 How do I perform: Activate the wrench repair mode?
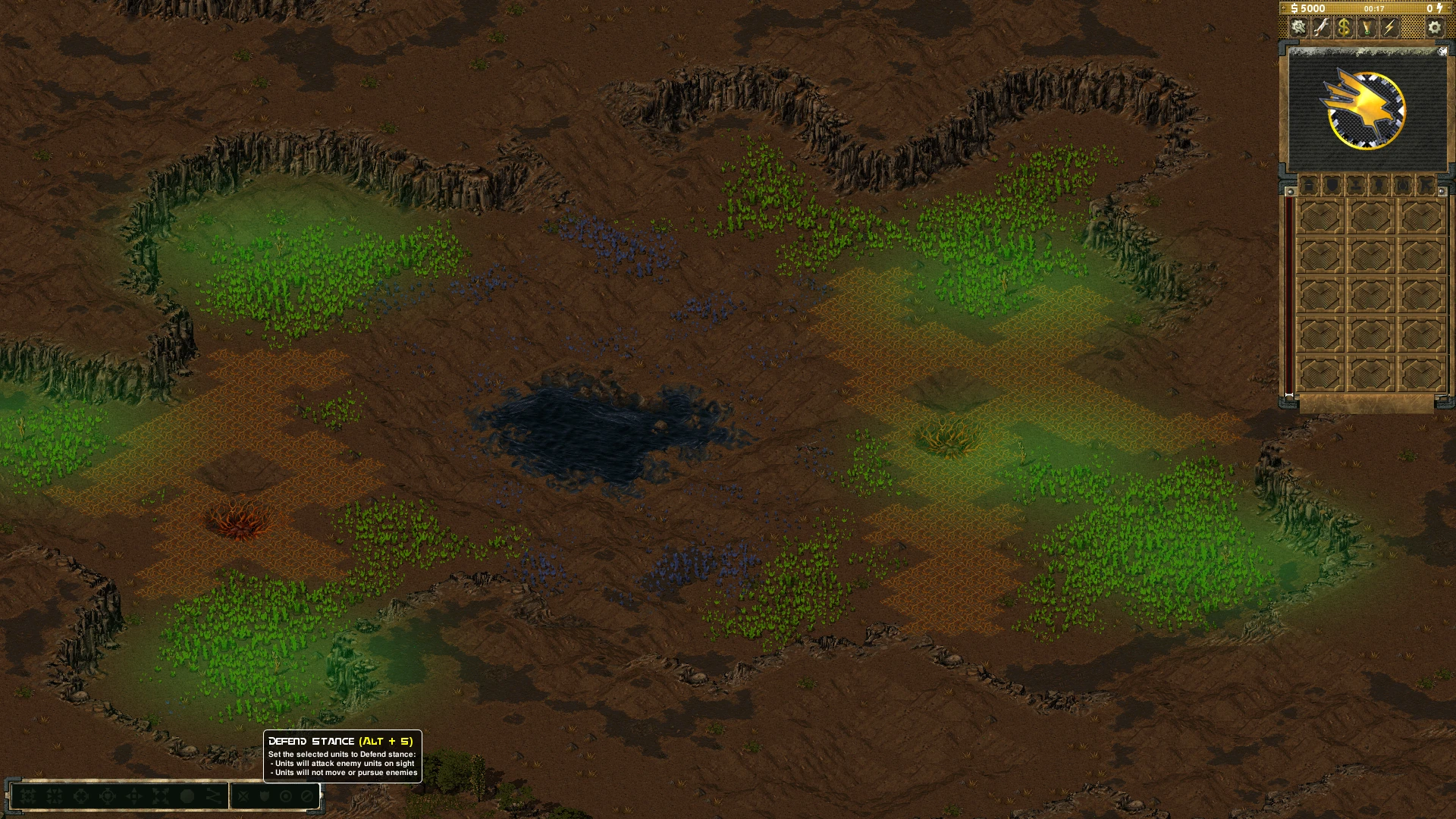[x=1322, y=28]
